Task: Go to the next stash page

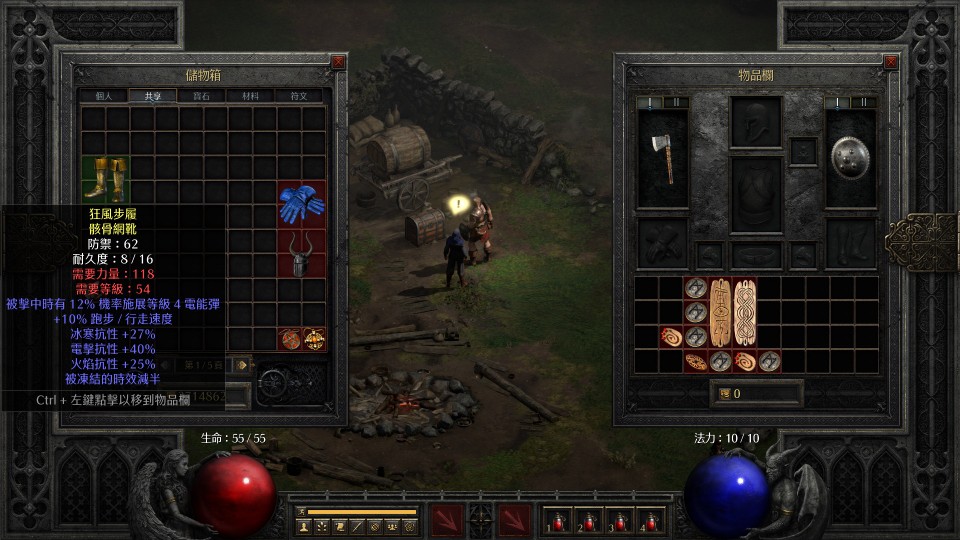Action: [x=242, y=365]
